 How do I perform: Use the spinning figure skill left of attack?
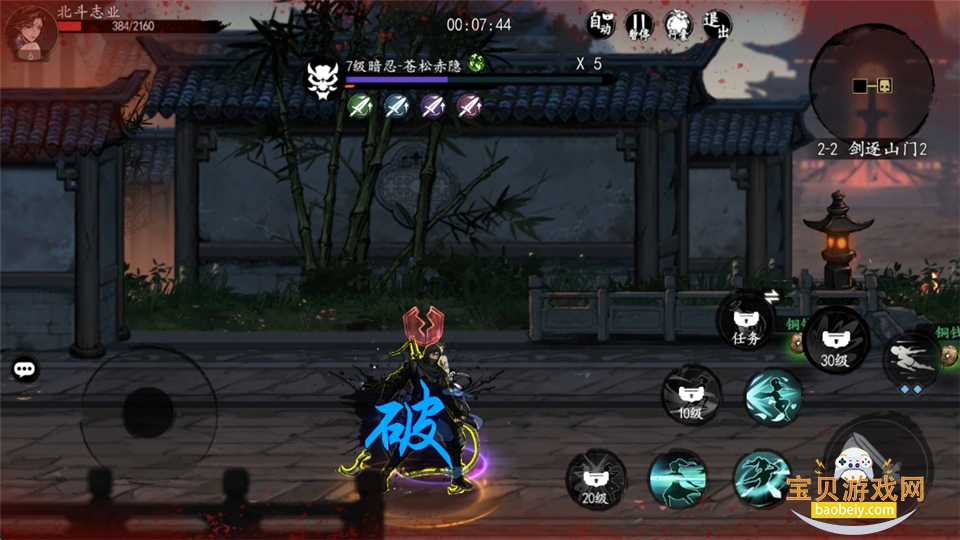(x=762, y=478)
